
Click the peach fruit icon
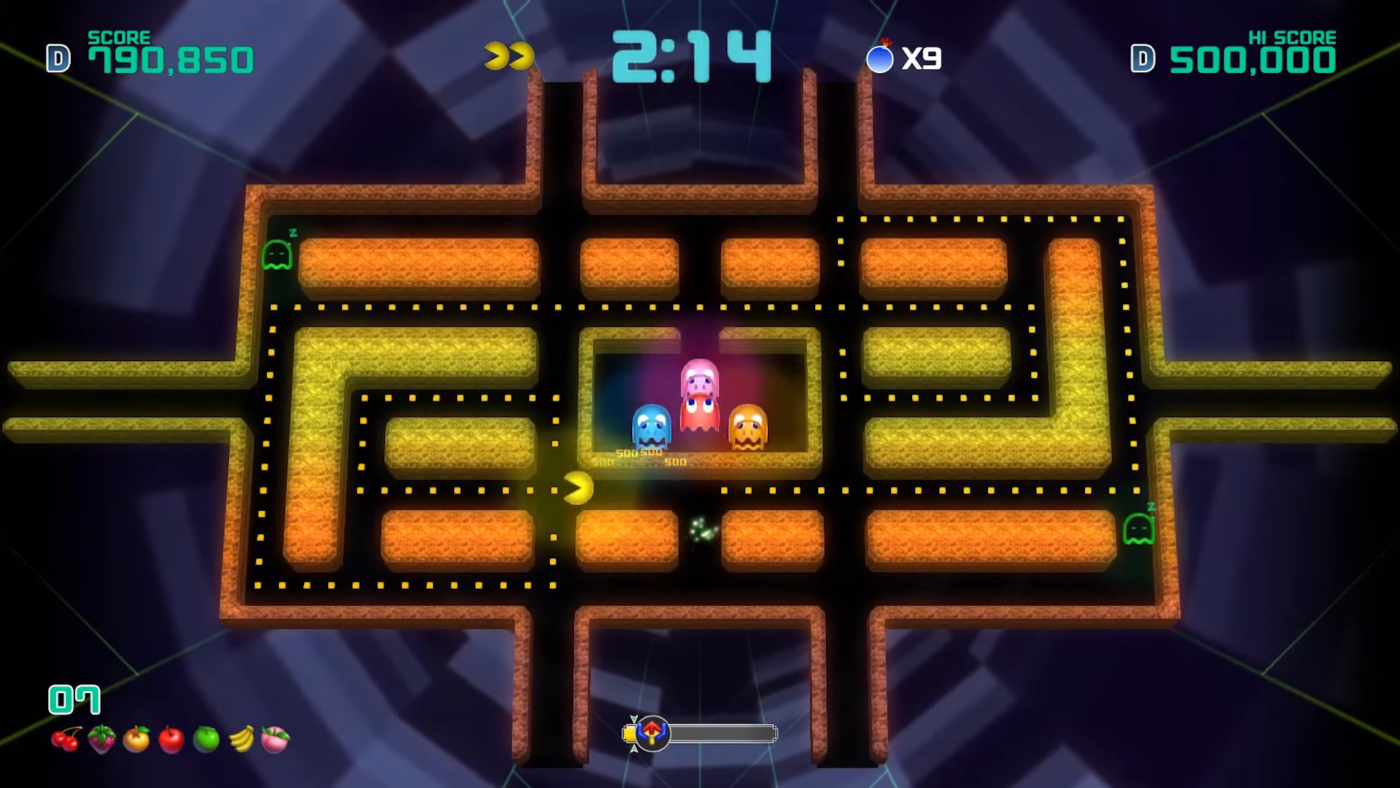coord(275,739)
